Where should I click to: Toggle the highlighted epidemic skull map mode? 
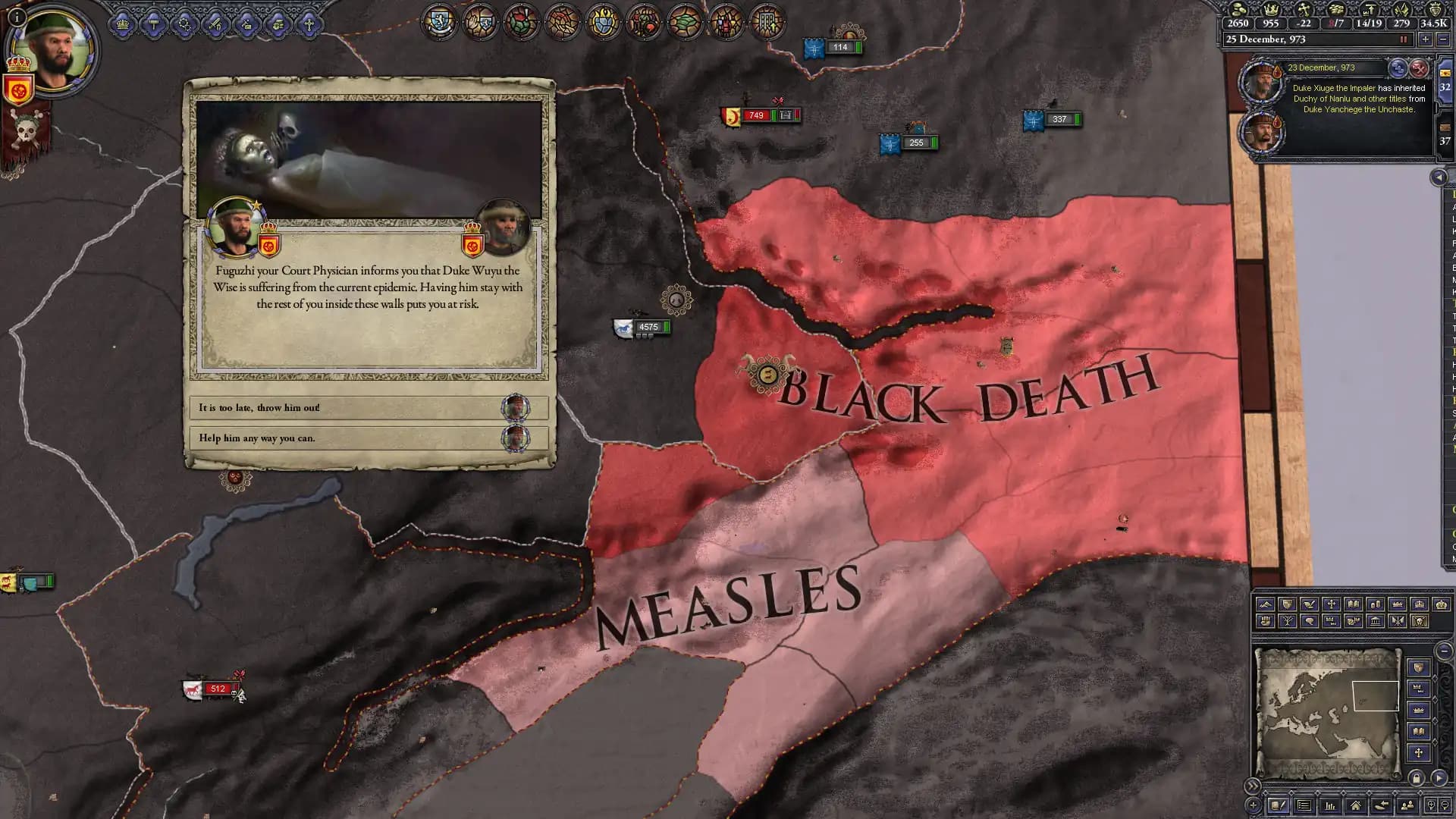point(1421,623)
